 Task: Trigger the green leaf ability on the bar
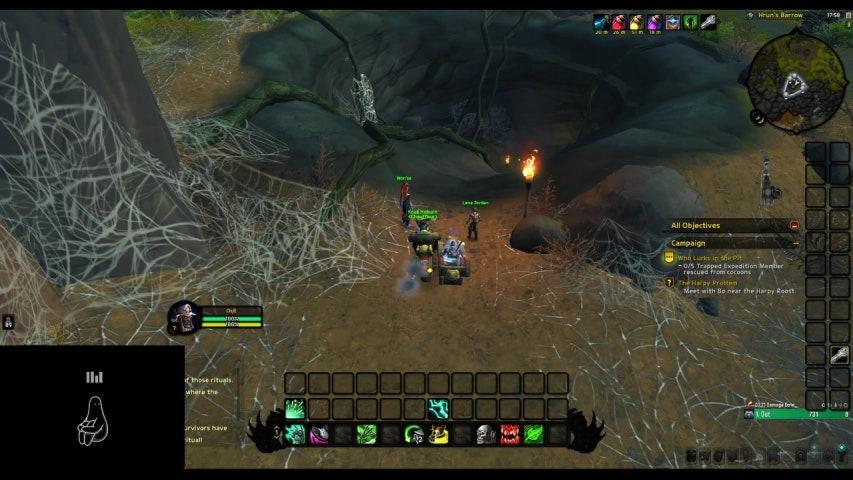[534, 434]
